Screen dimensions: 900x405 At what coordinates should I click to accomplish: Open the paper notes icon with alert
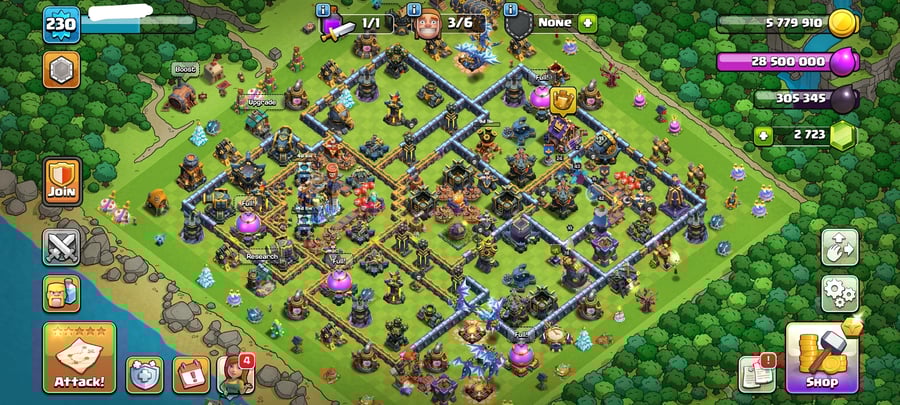756,373
